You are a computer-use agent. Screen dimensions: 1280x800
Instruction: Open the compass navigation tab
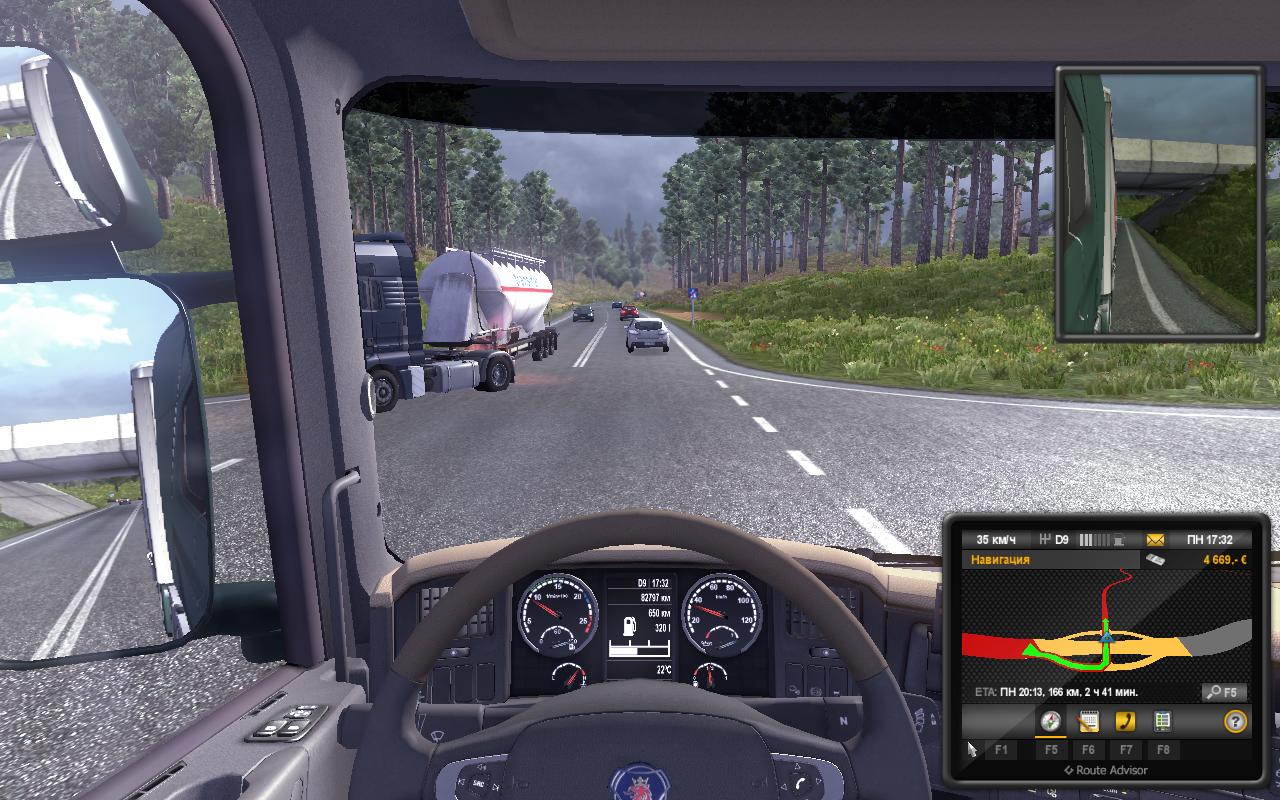[1050, 721]
